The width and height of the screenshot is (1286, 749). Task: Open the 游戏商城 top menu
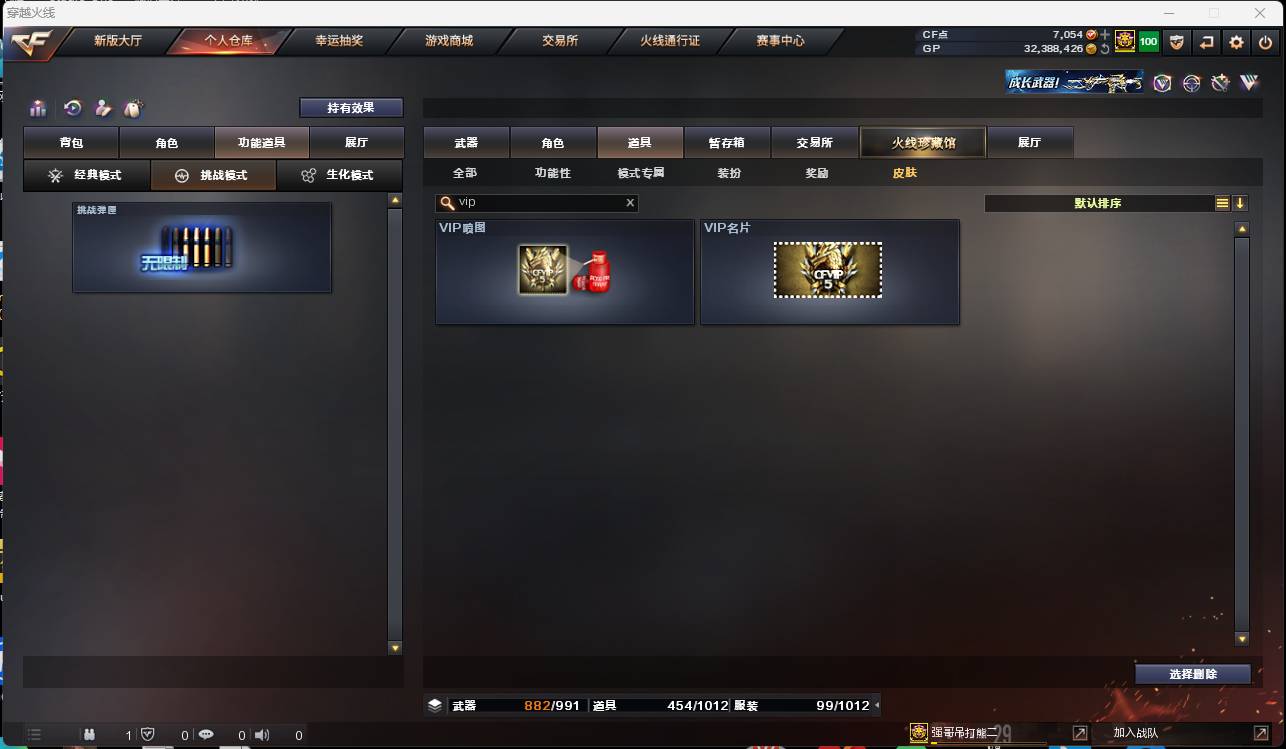click(450, 41)
